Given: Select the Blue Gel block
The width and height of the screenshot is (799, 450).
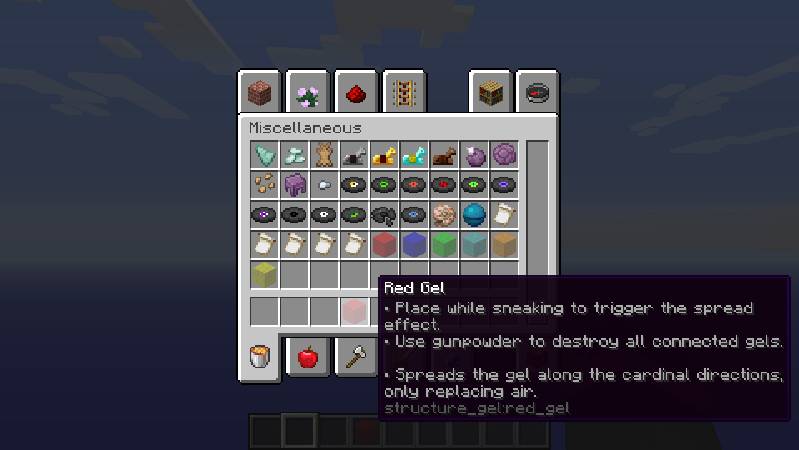Looking at the screenshot, I should click(x=414, y=244).
